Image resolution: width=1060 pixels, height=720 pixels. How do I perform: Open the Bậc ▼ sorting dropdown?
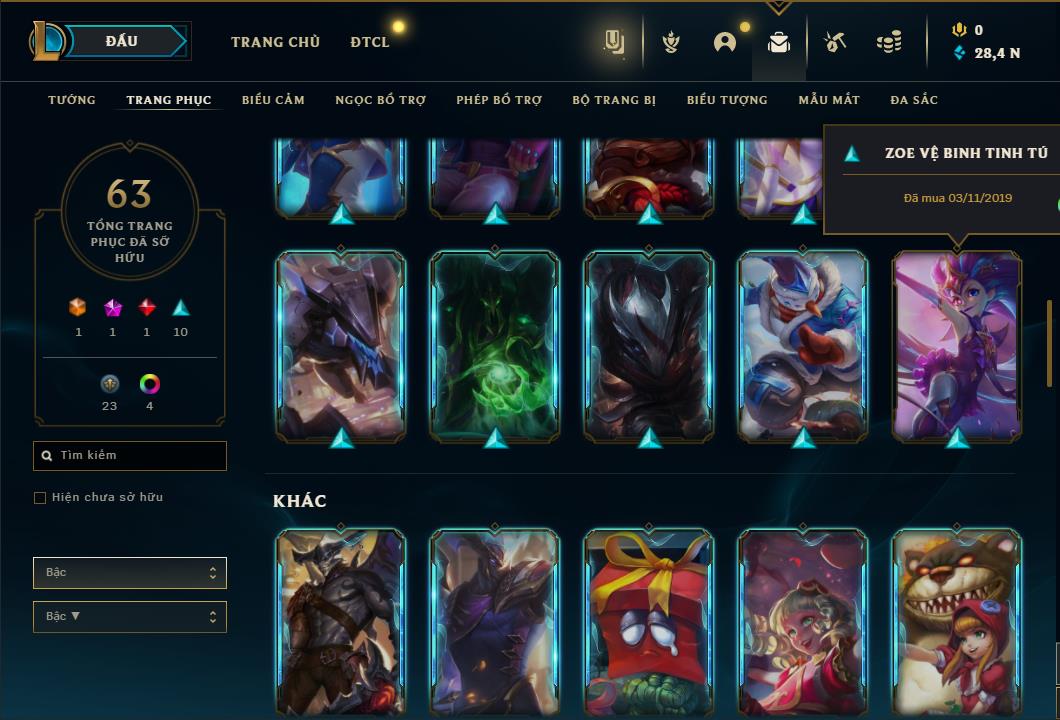(130, 617)
